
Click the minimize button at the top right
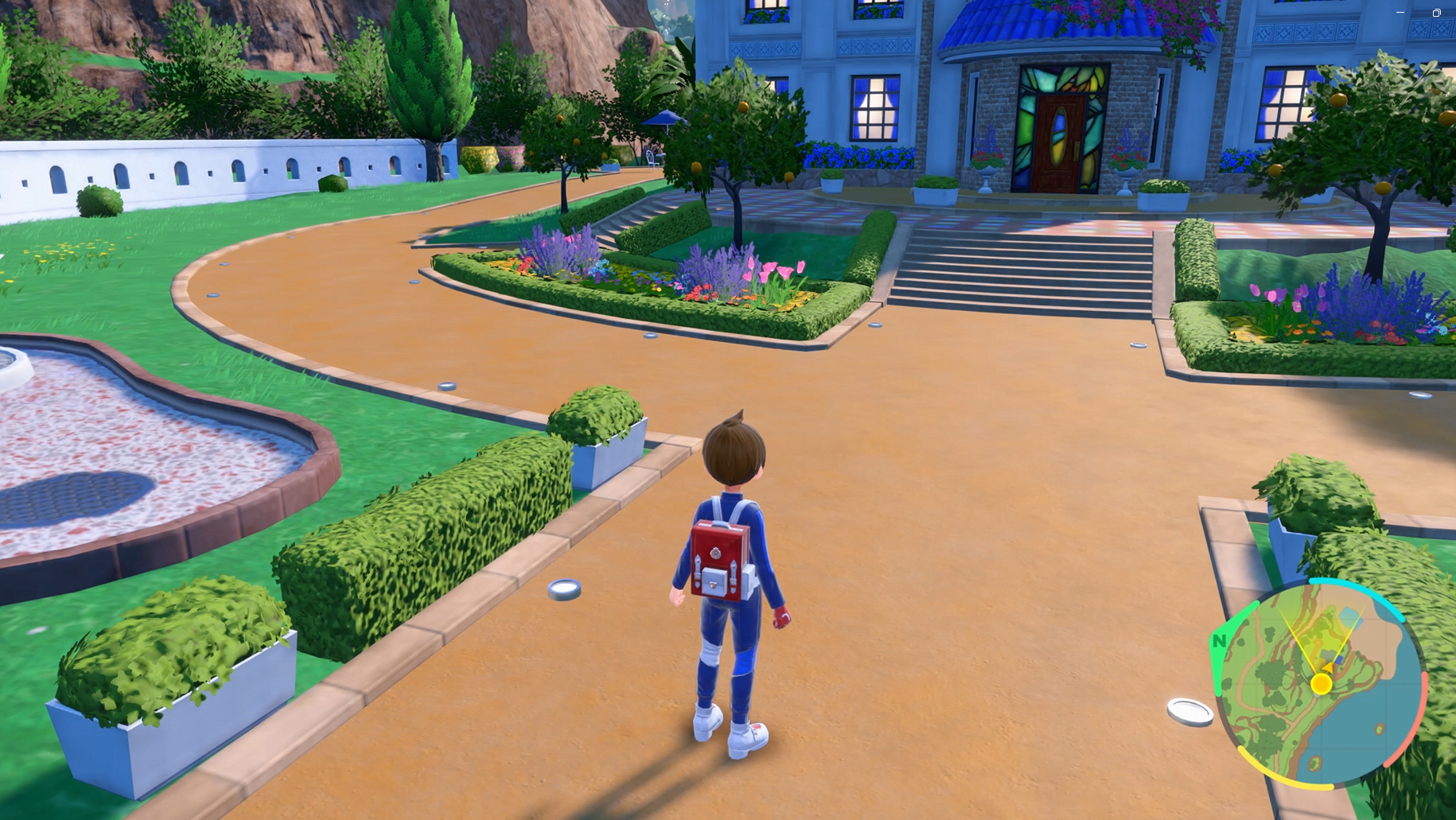pyautogui.click(x=1400, y=13)
